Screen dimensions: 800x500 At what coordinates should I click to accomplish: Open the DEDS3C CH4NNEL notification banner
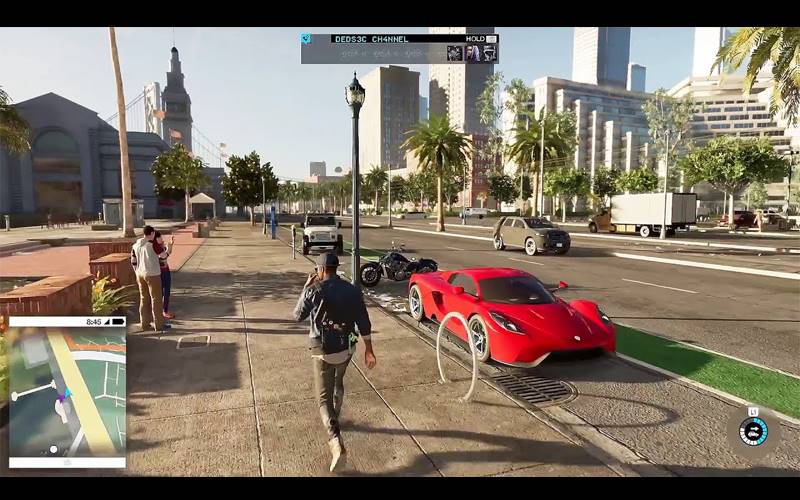point(399,48)
